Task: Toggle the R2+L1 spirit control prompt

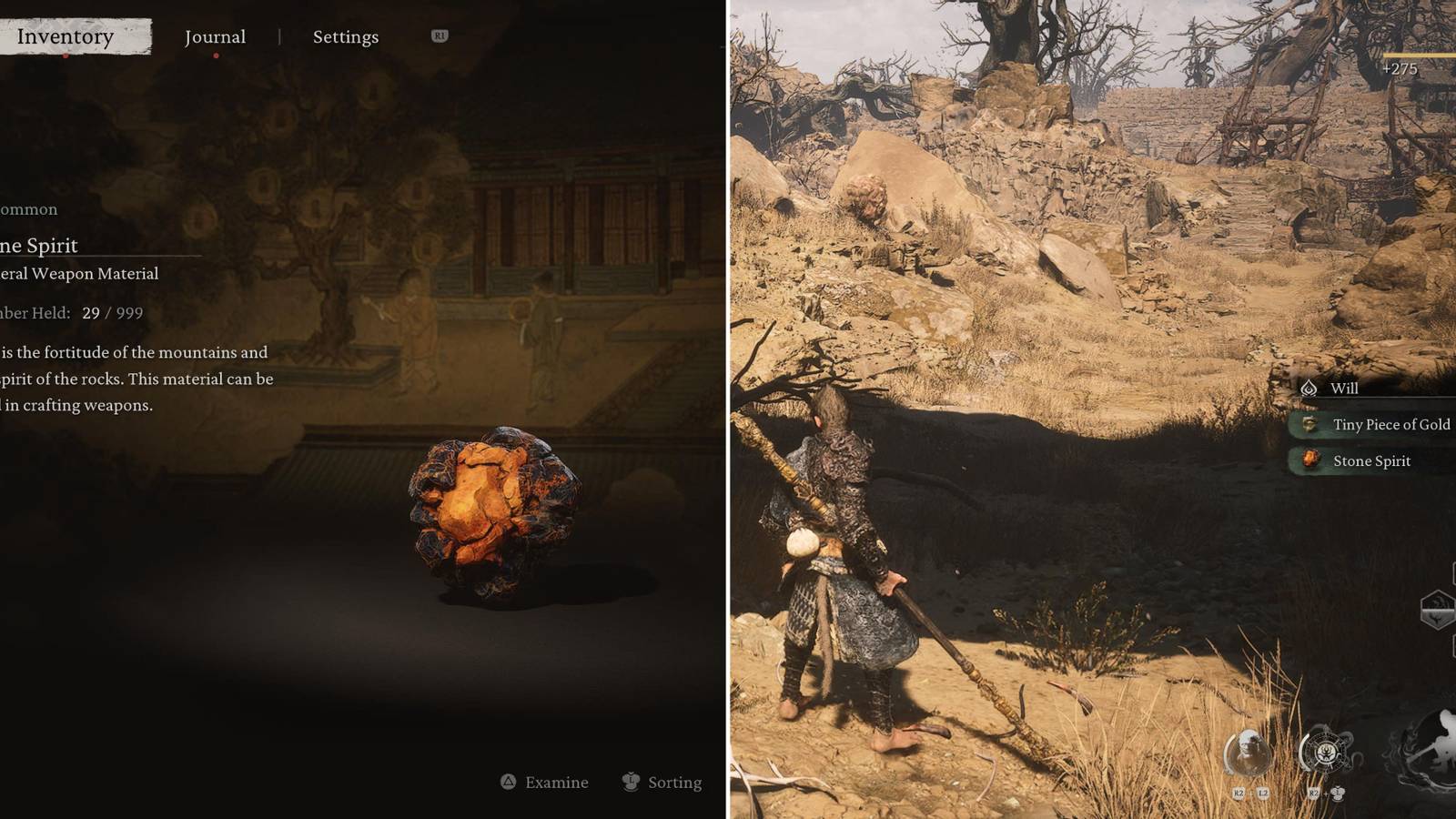Action: pyautogui.click(x=1327, y=794)
